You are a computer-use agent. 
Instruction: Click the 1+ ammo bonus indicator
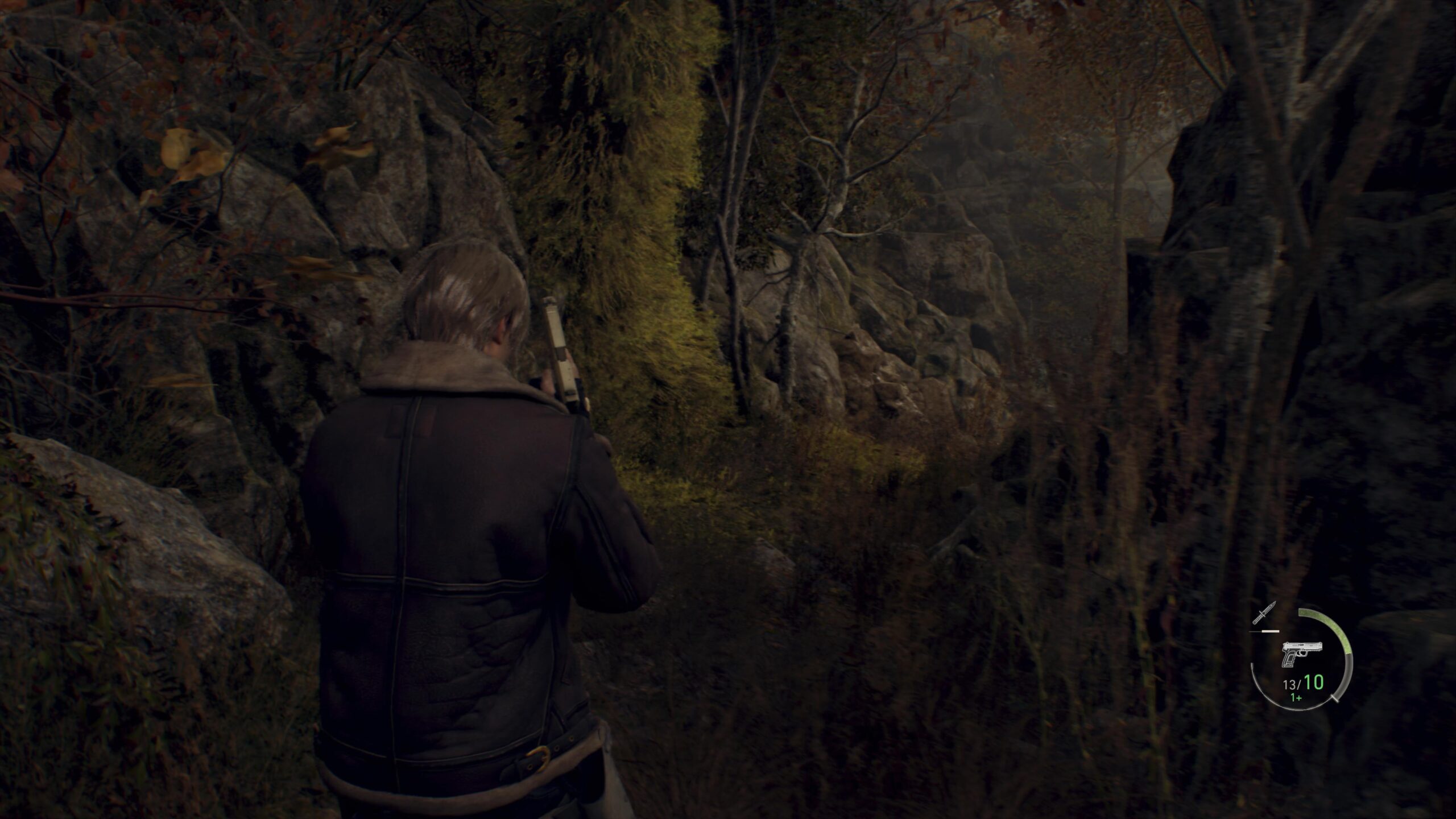click(1296, 697)
